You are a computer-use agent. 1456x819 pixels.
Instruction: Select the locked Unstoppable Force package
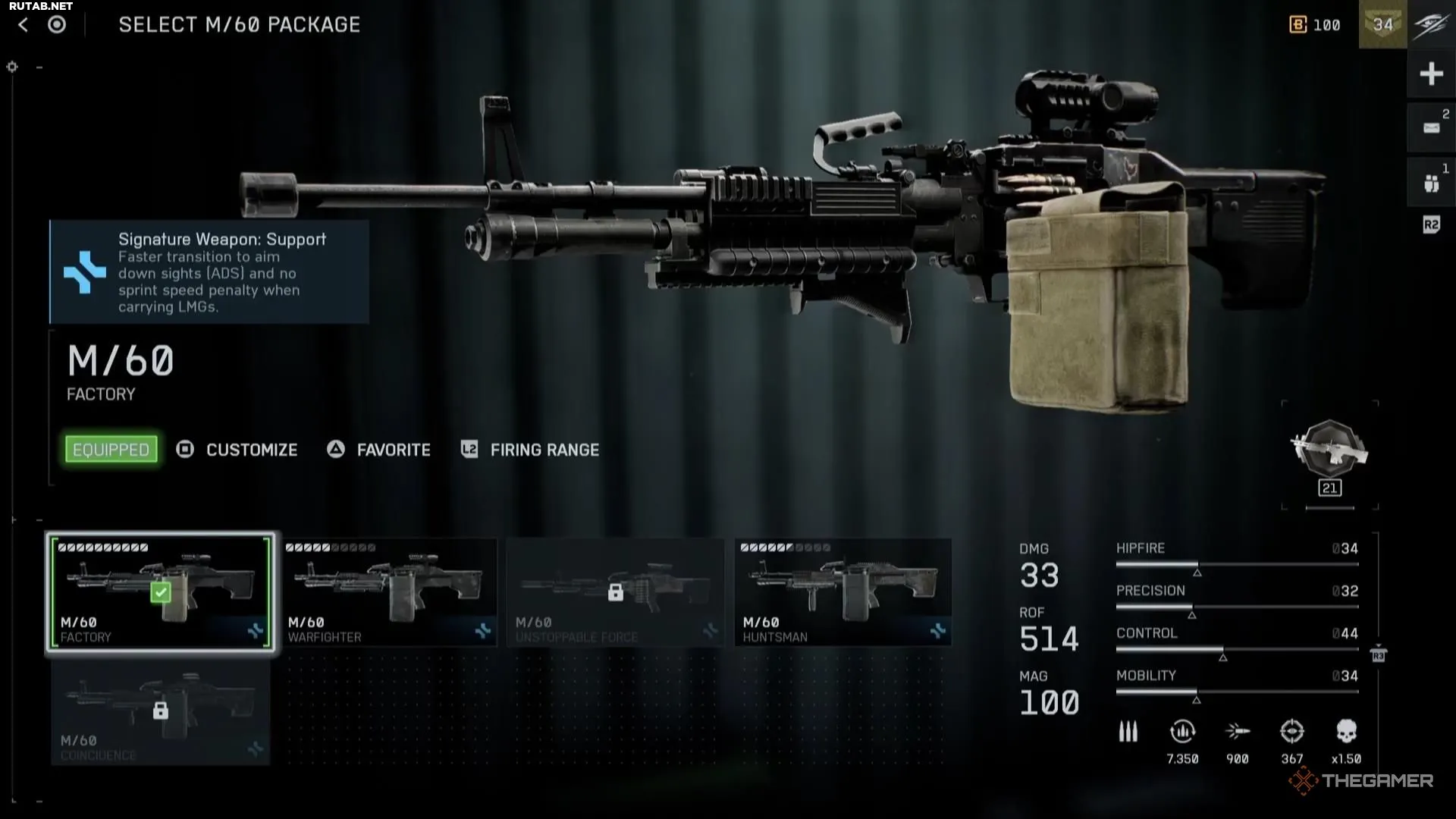(615, 592)
